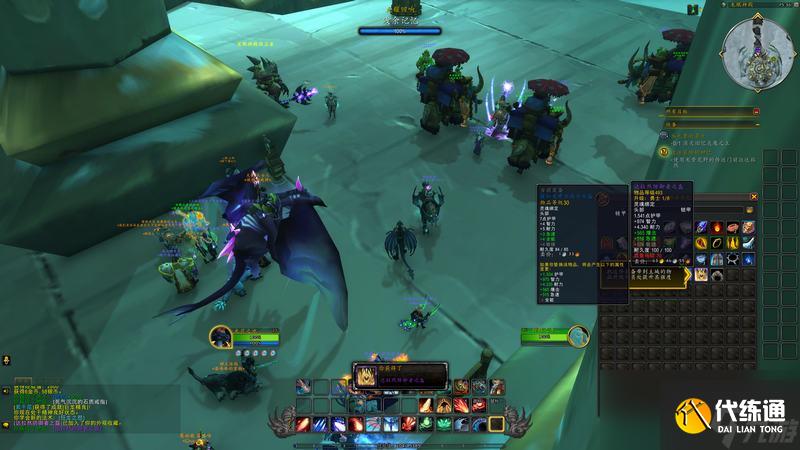Select the player portrait frame
Image resolution: width=800 pixels, height=450 pixels.
[222, 337]
